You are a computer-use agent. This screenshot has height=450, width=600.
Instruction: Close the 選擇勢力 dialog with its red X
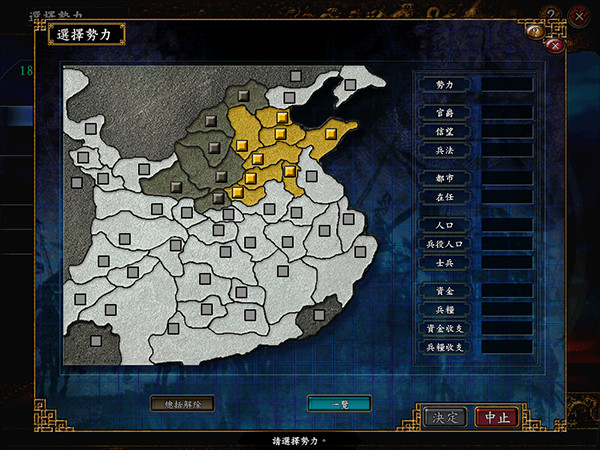[x=555, y=45]
